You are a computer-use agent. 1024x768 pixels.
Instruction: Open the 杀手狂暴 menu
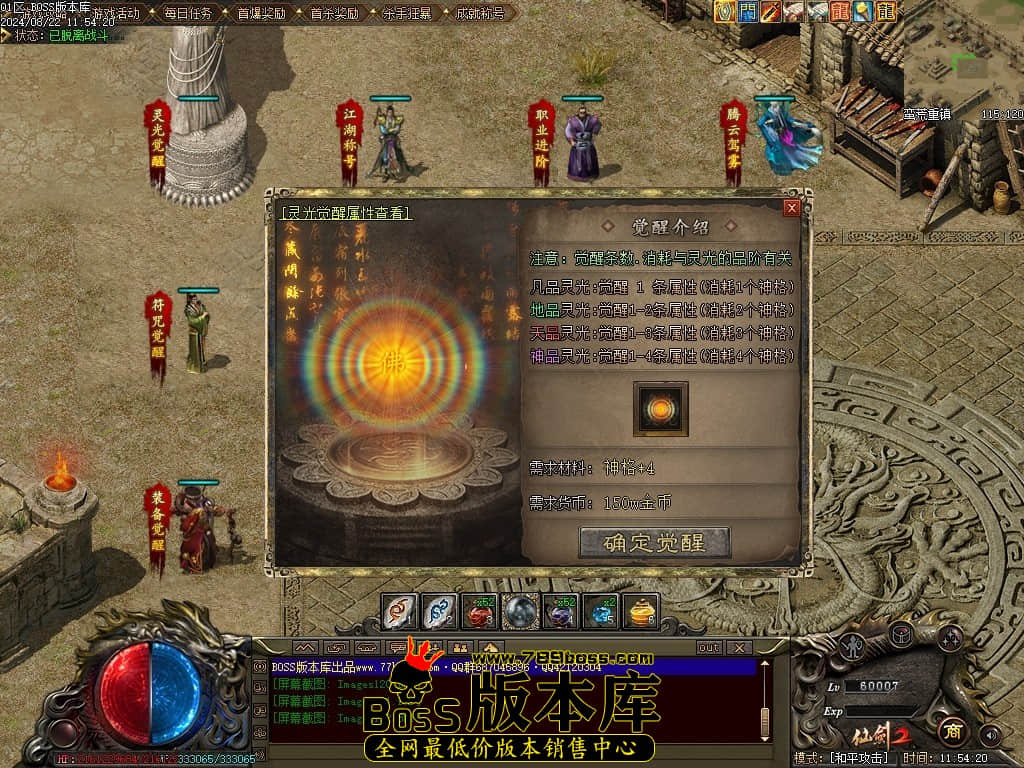(x=407, y=14)
